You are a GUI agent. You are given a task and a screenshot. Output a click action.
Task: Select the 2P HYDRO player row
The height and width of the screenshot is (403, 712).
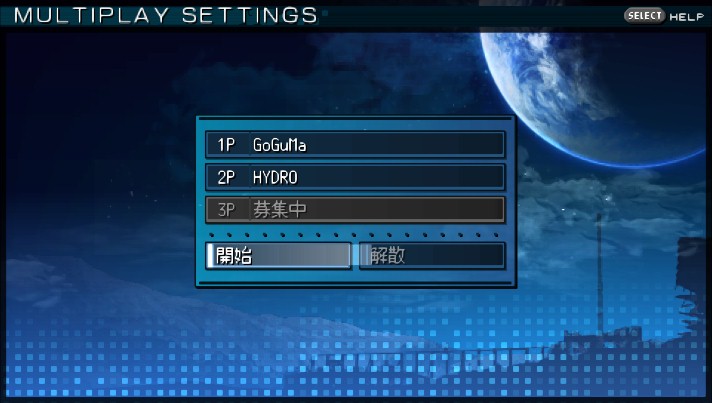[x=355, y=177]
